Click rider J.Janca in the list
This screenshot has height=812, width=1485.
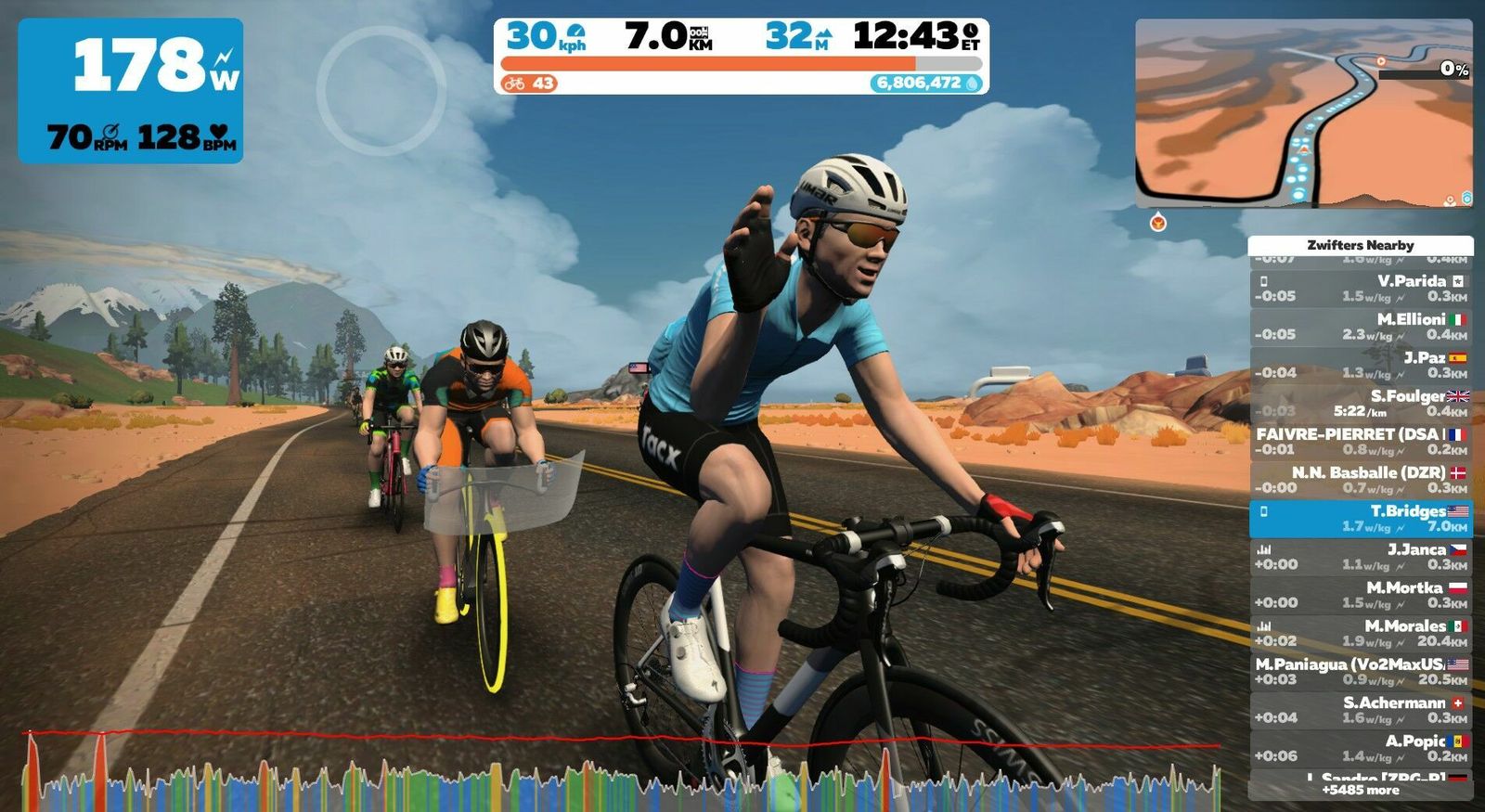click(1361, 557)
